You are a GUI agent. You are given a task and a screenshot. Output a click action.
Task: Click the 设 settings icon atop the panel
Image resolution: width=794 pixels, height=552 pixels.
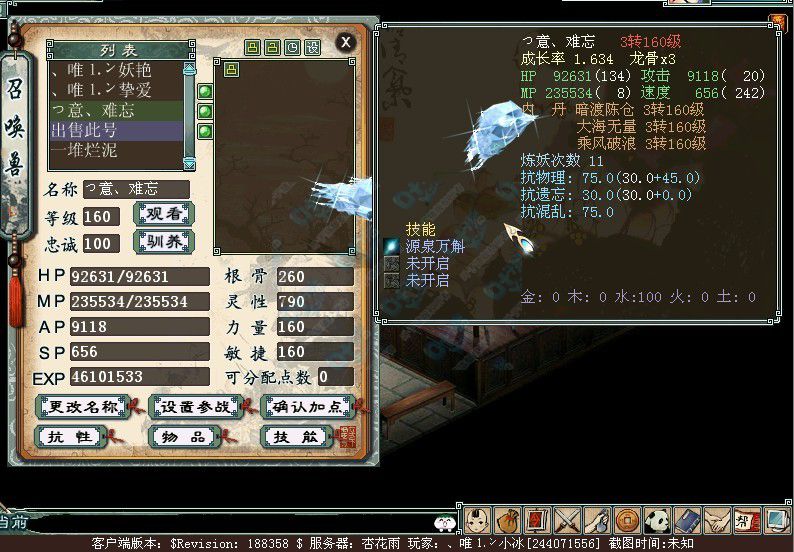pyautogui.click(x=313, y=47)
